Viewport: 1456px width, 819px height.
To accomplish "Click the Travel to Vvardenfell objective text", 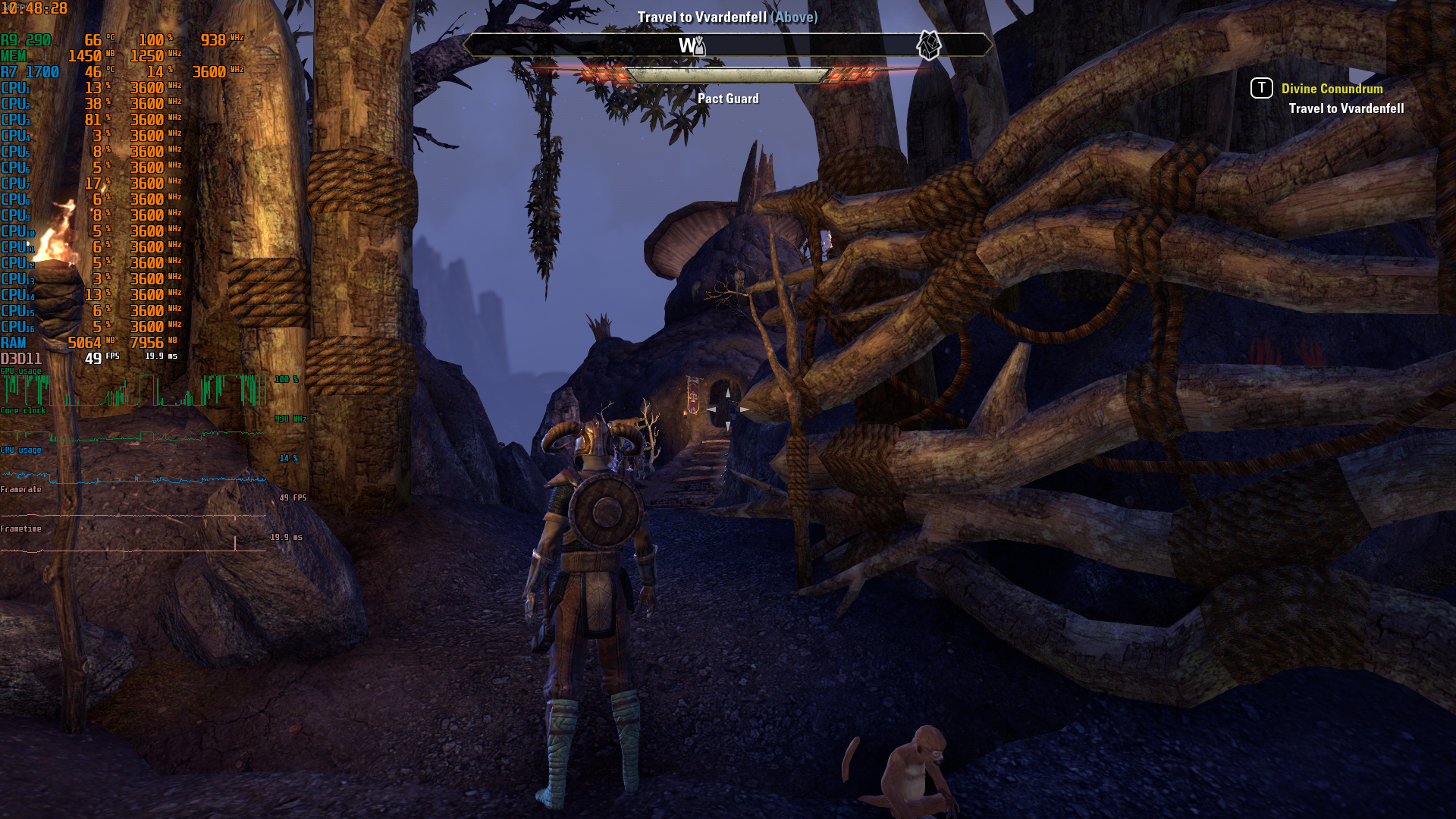I will pos(1346,108).
